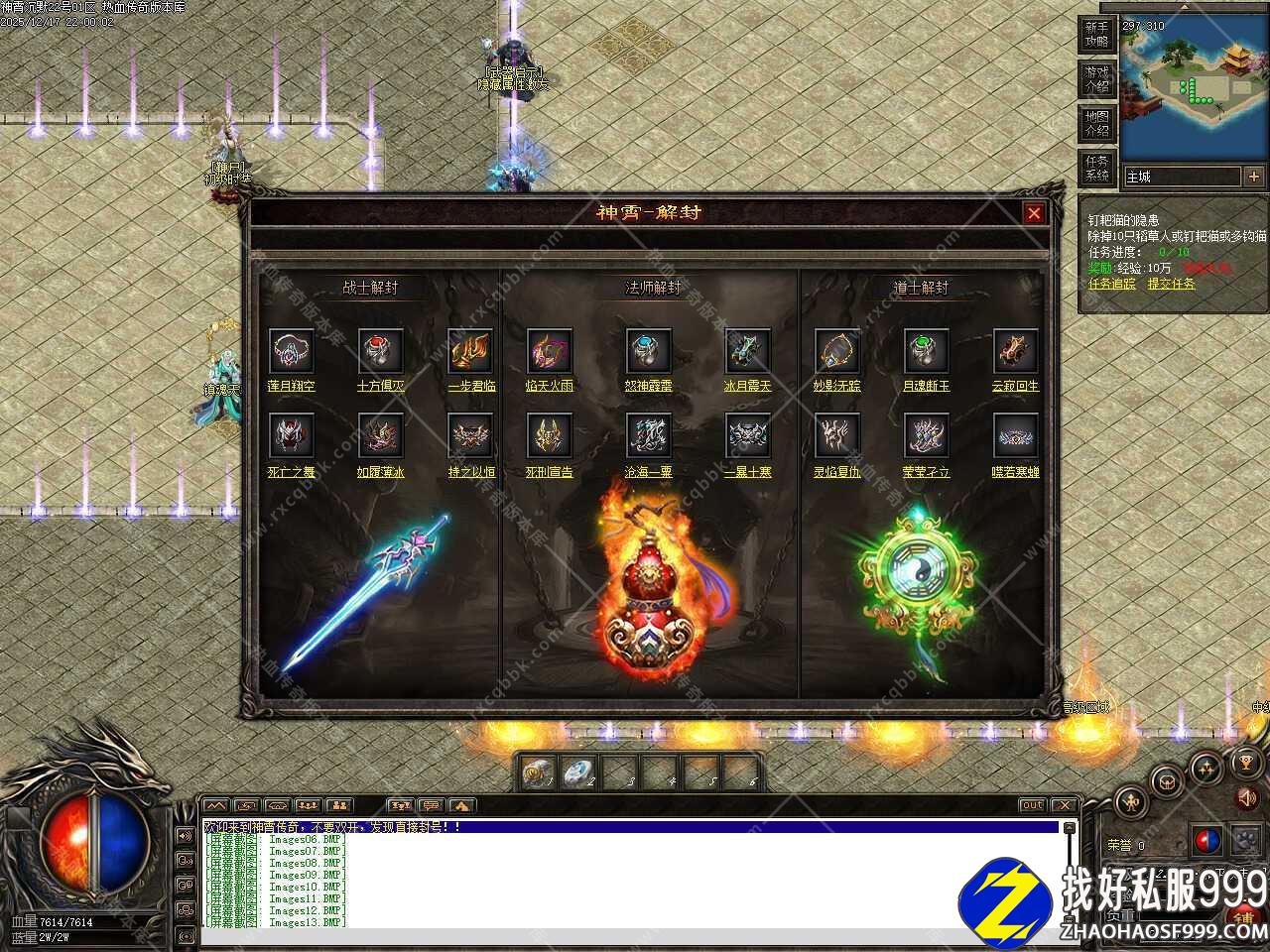Show the 地图介绍 map introduction
The height and width of the screenshot is (952, 1270).
tap(1096, 123)
